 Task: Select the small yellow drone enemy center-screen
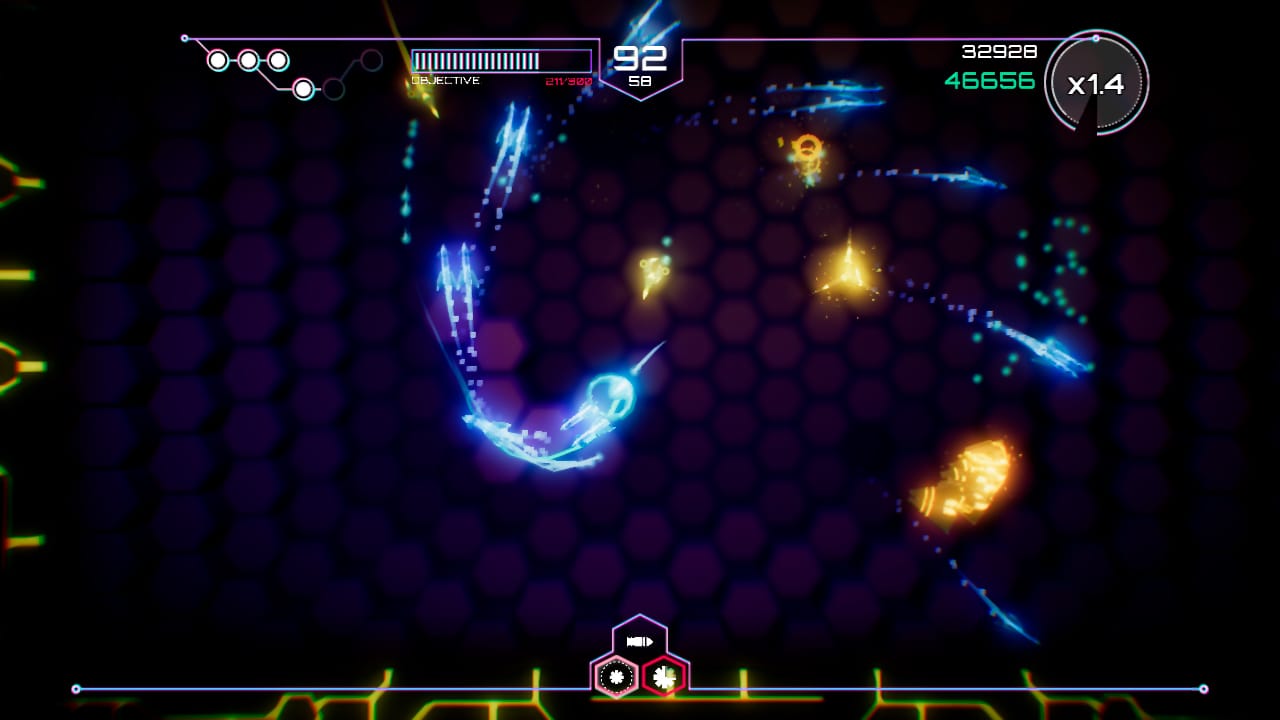pyautogui.click(x=652, y=275)
